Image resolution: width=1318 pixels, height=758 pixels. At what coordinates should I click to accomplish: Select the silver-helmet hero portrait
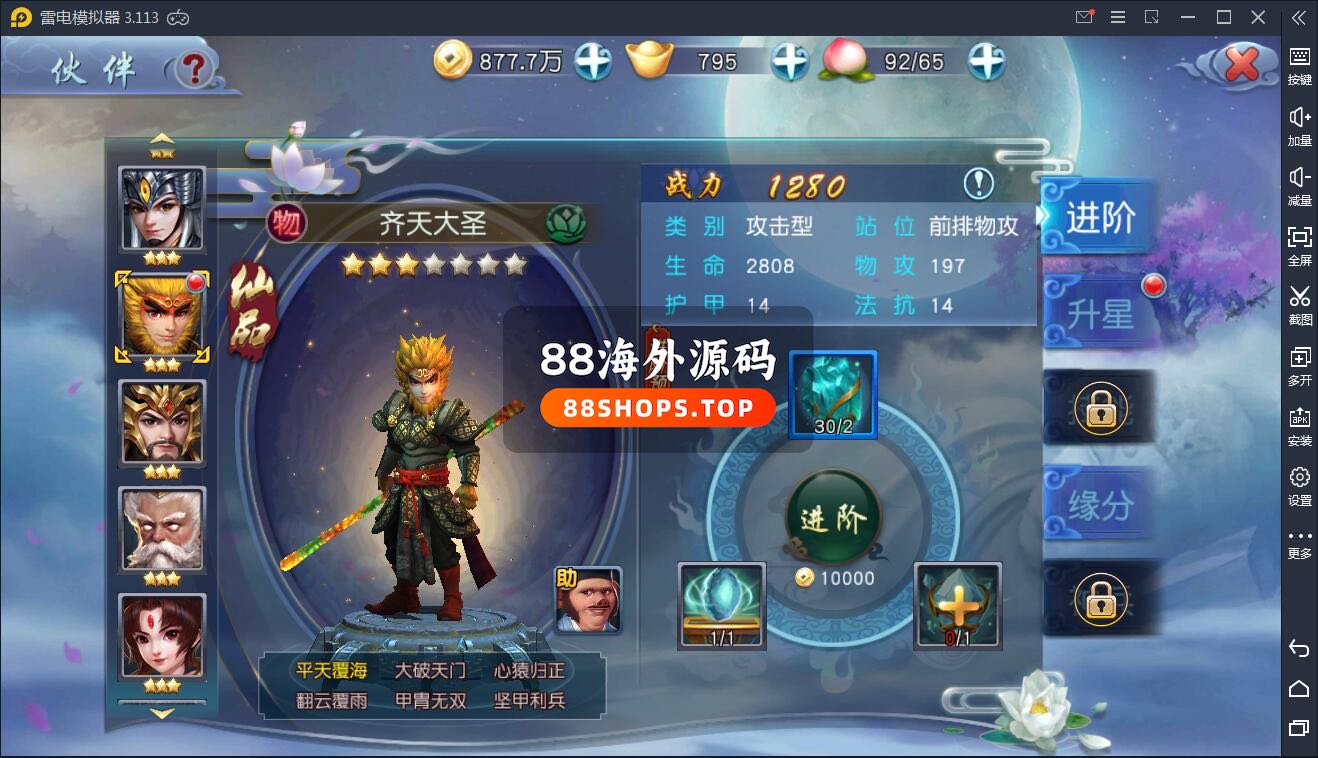[x=162, y=209]
